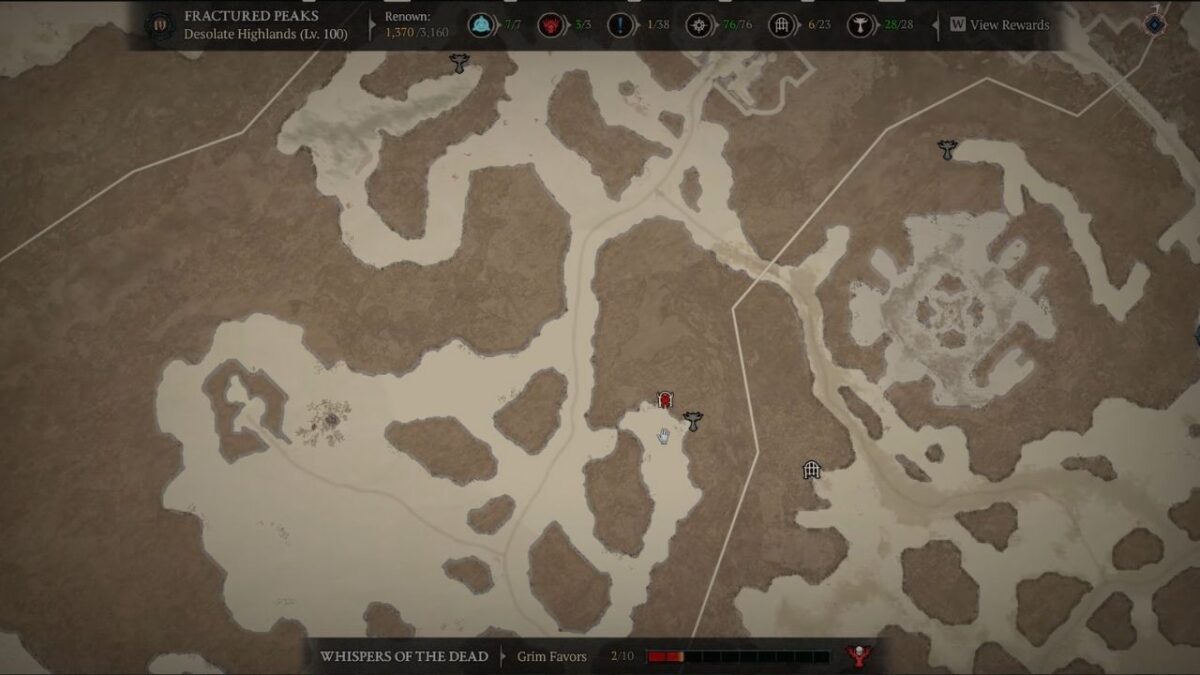This screenshot has height=675, width=1200.
Task: Select the dungeons gate icon in the top bar
Action: 781,25
